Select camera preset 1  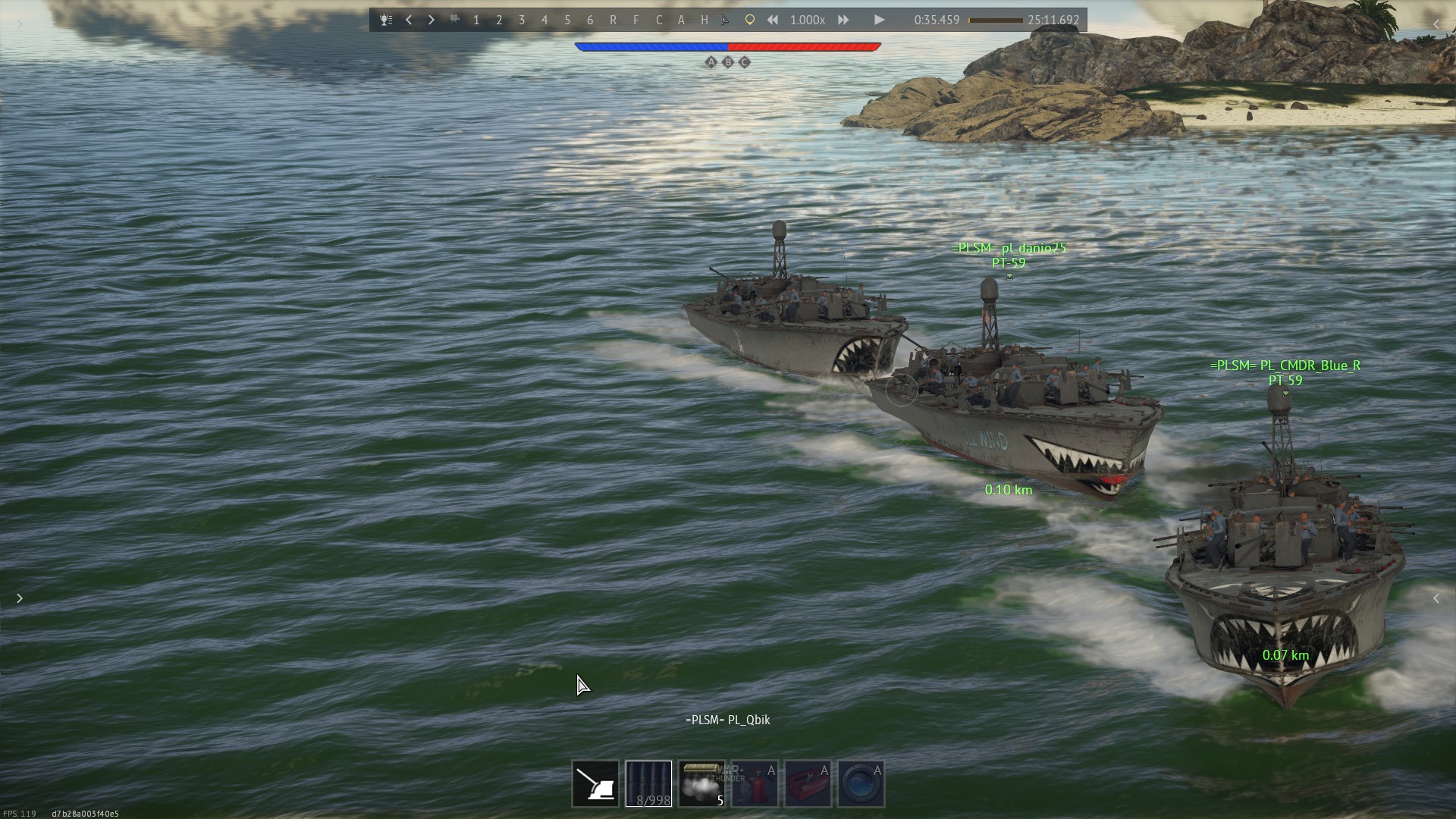(x=476, y=20)
